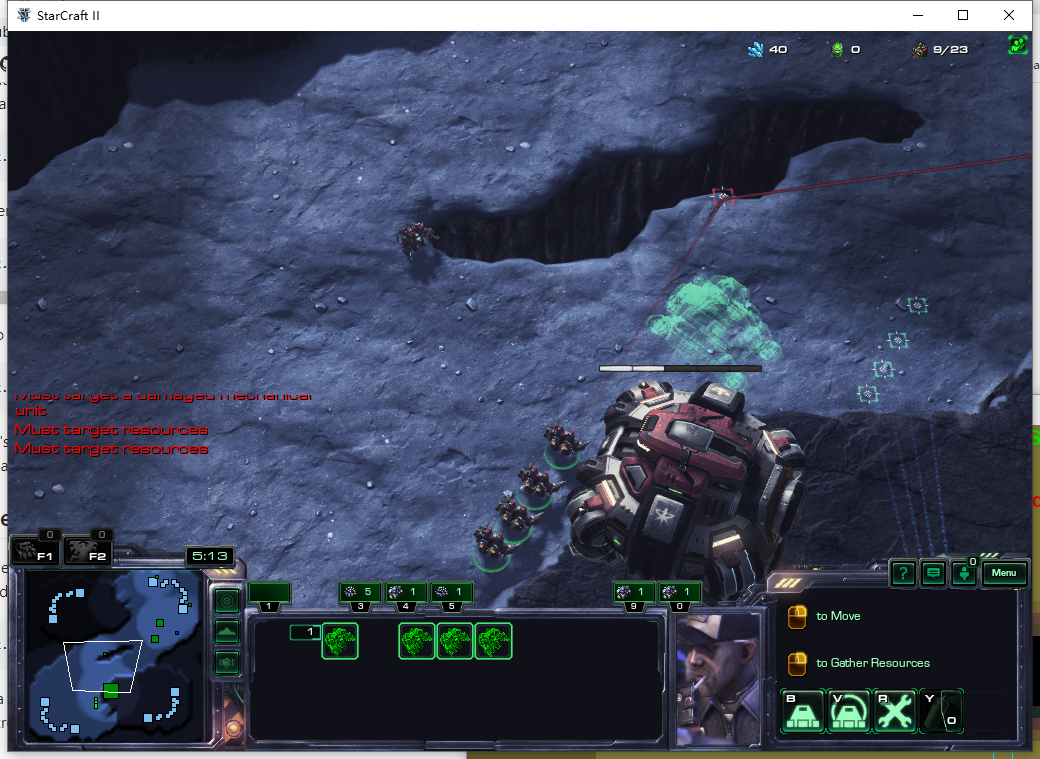This screenshot has width=1040, height=759.
Task: Switch to control group 0 tab
Action: [x=680, y=593]
